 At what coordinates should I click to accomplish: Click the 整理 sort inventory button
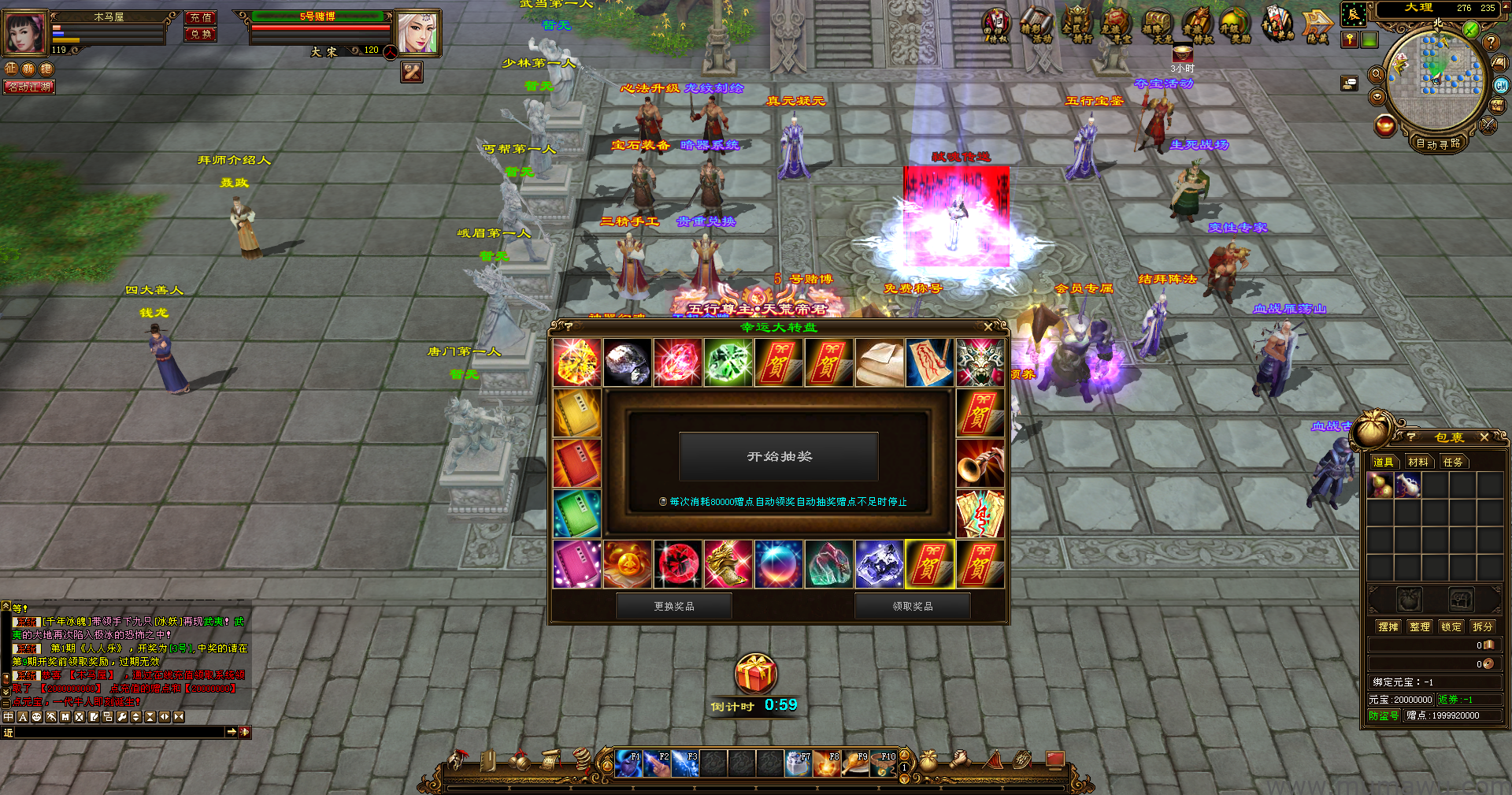(x=1419, y=626)
